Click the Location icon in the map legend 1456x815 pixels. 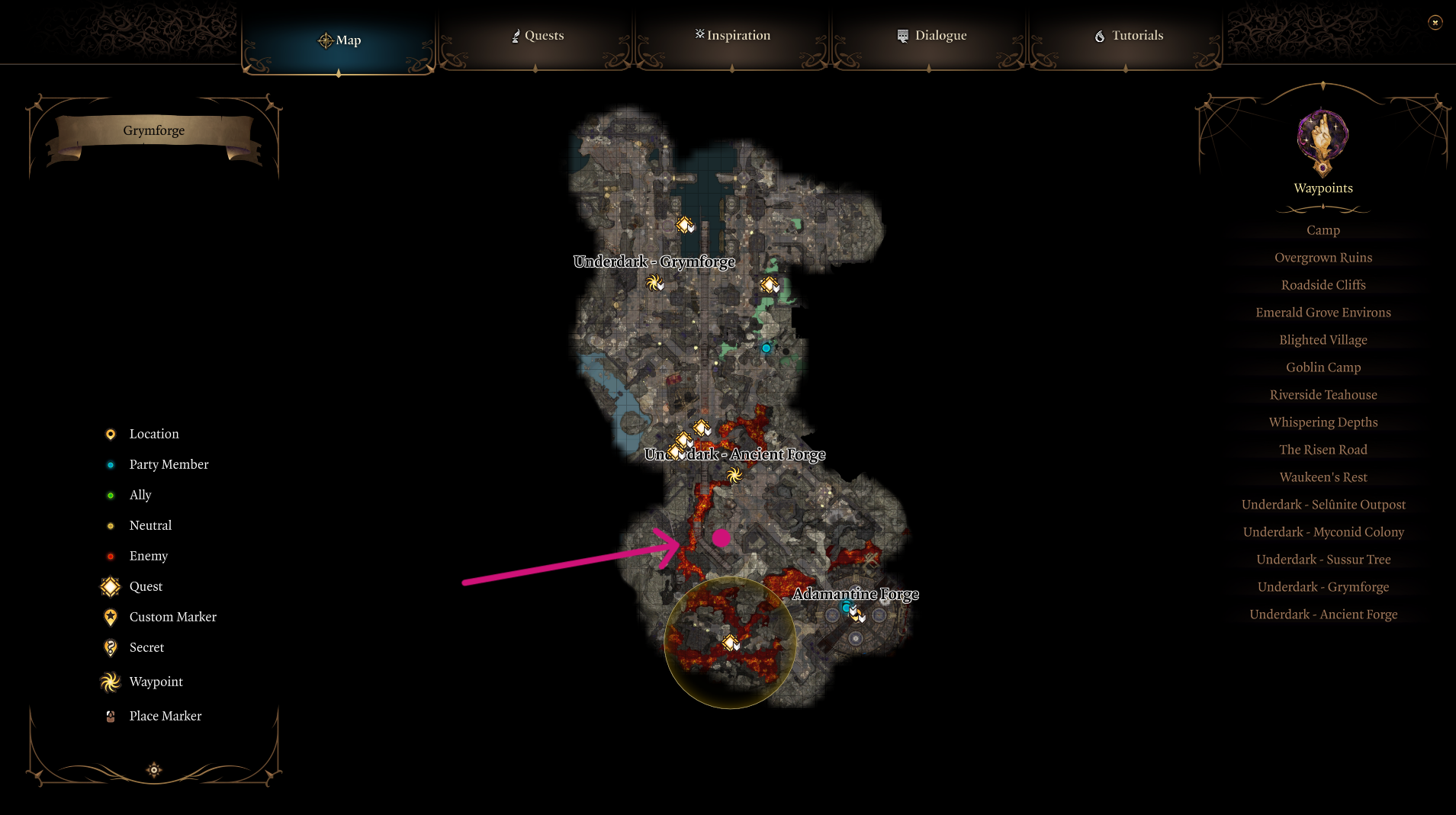pyautogui.click(x=111, y=434)
